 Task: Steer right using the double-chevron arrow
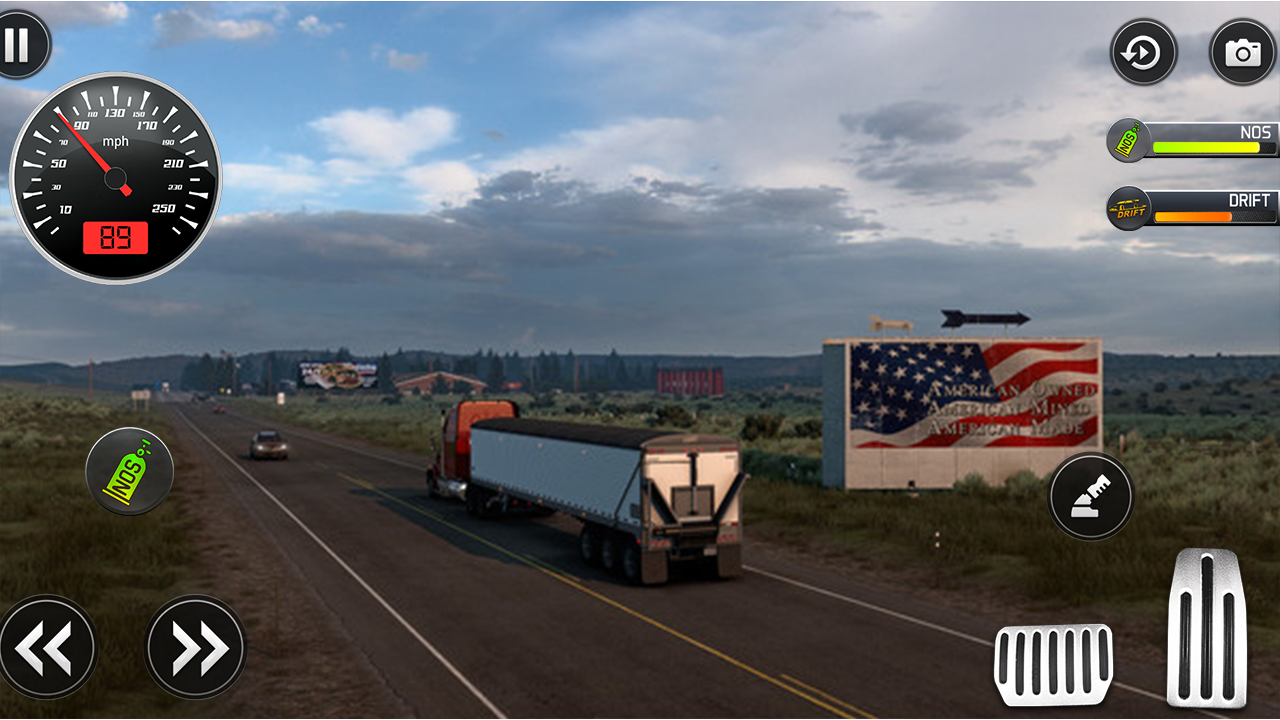click(193, 645)
